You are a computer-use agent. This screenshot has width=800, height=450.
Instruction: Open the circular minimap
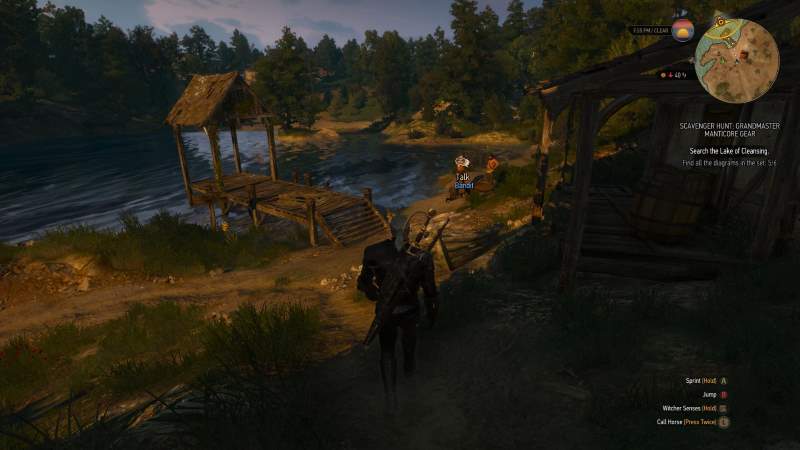[737, 61]
